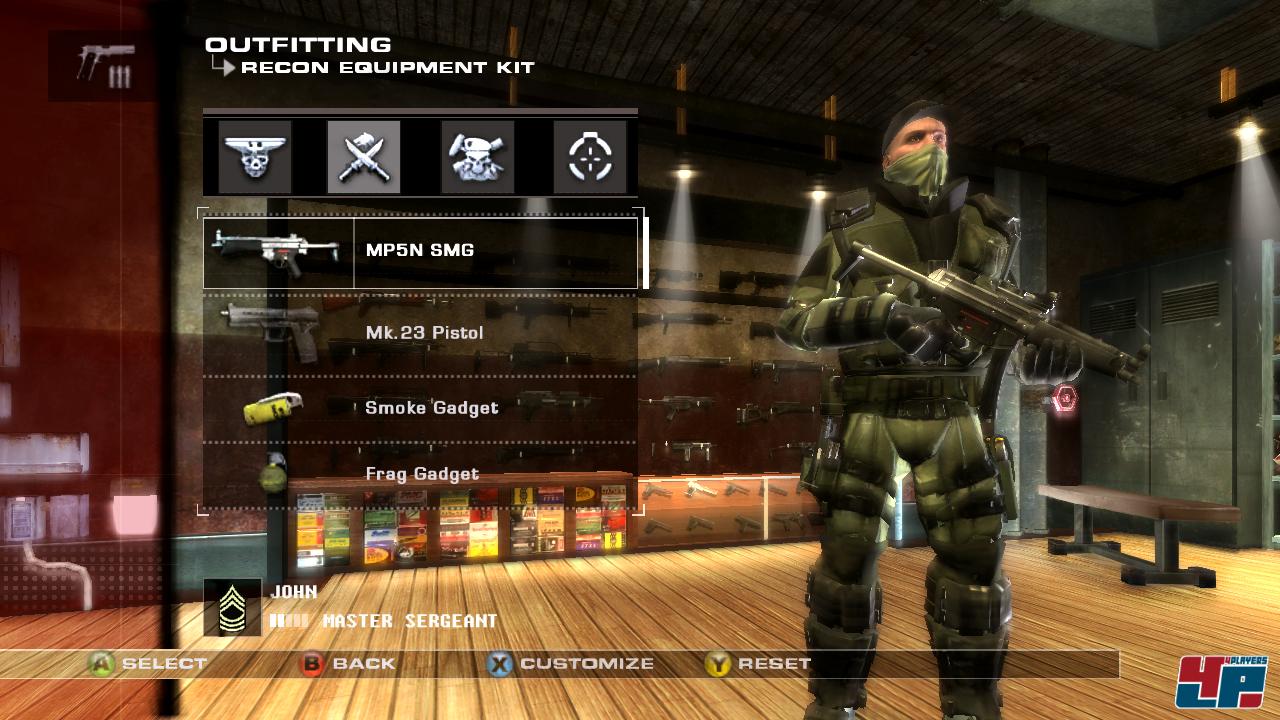Select the Frag Gadget row
The width and height of the screenshot is (1280, 720).
click(x=420, y=474)
